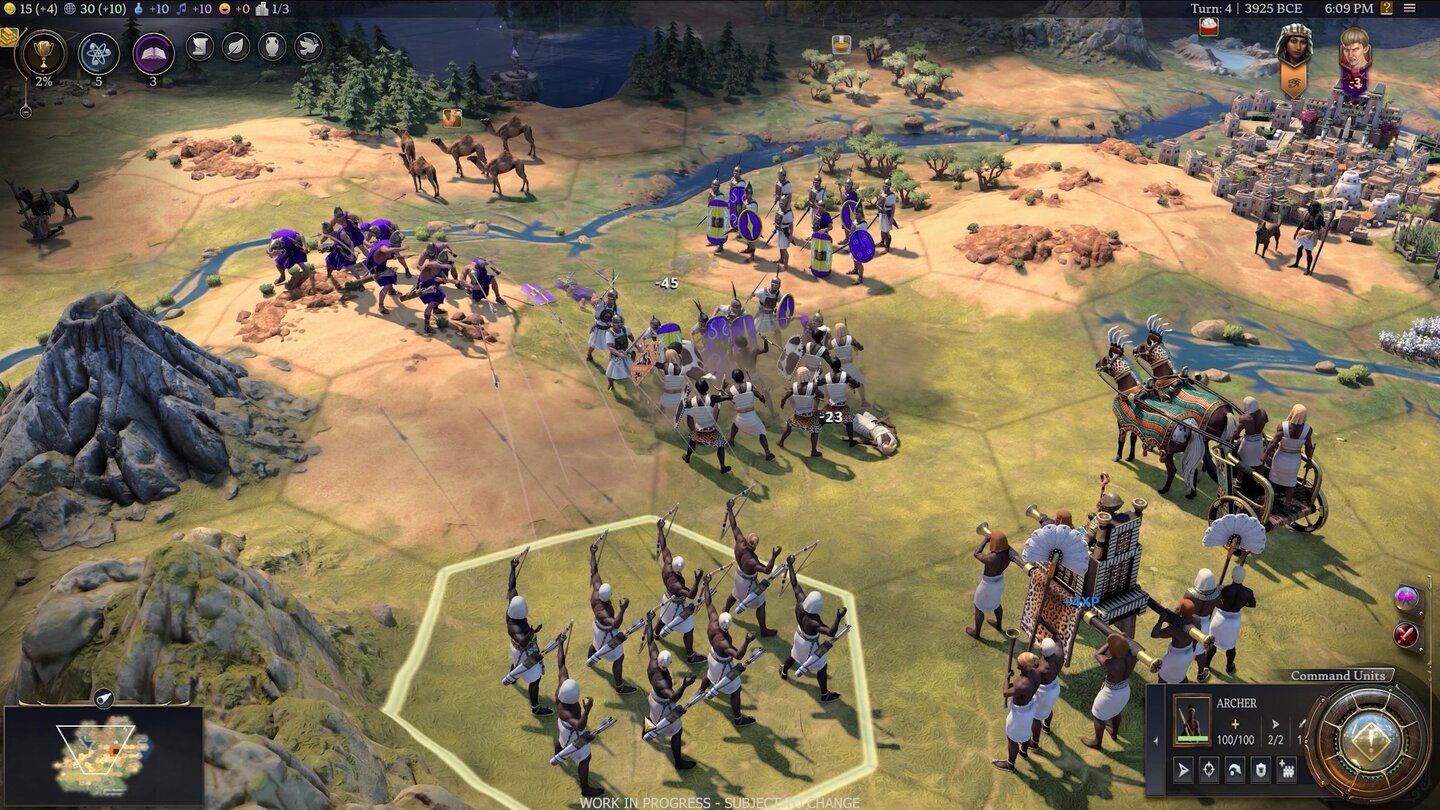Click the gold coin treasury icon

click(9, 10)
